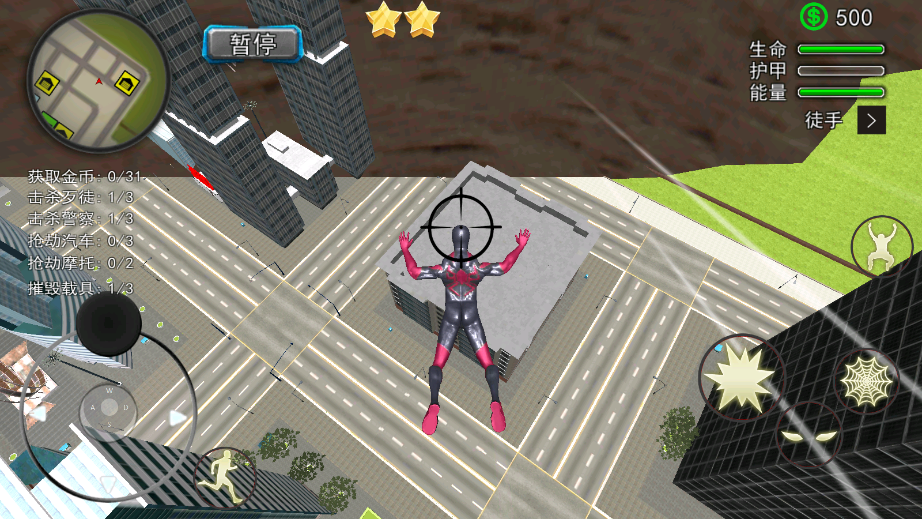Shoot a web with the spiderweb icon
Screen dimensions: 922x519
click(866, 380)
